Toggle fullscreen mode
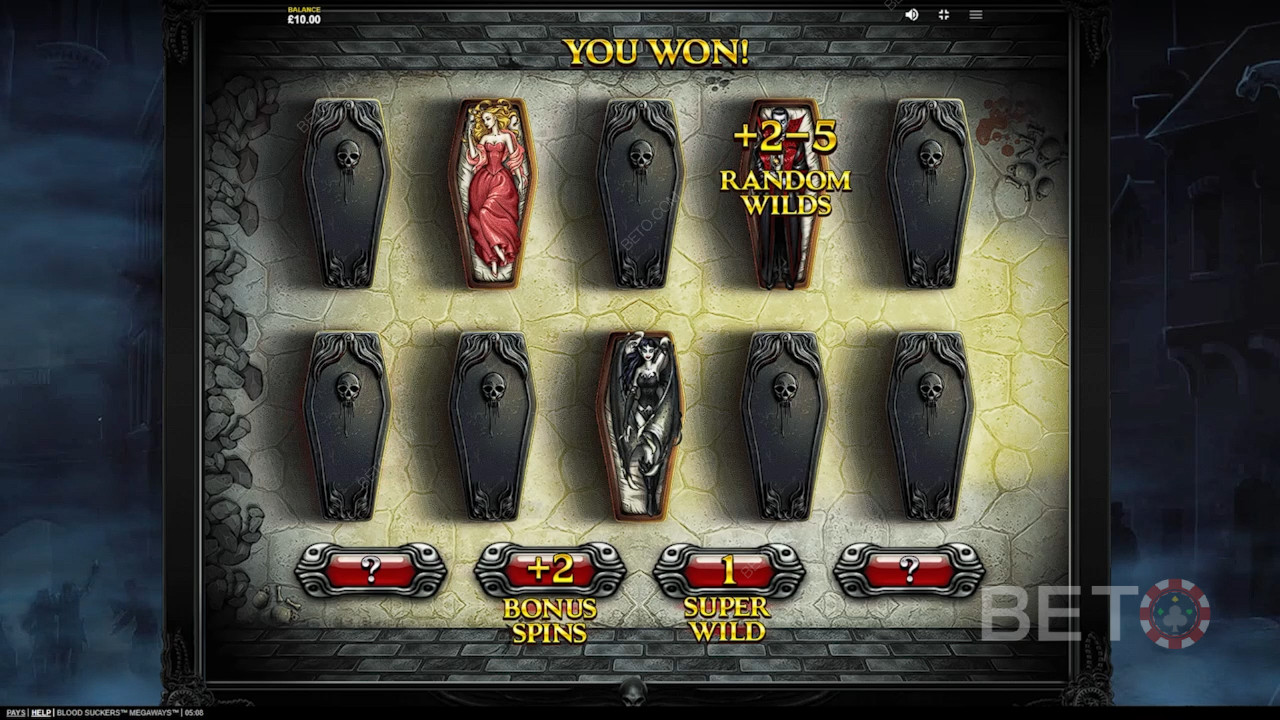Viewport: 1280px width, 720px height. (943, 15)
